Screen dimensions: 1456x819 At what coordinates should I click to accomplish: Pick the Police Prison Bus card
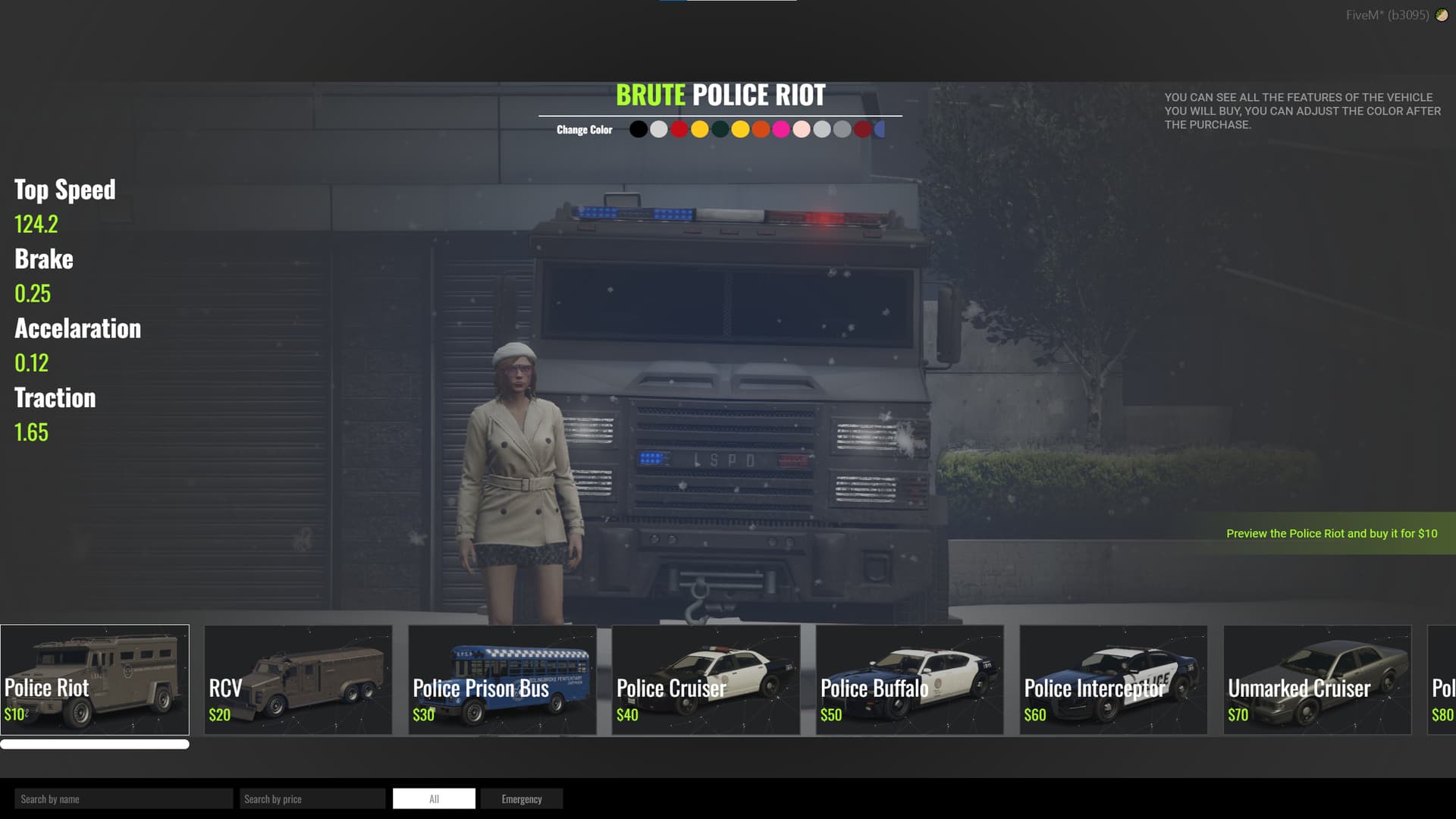pyautogui.click(x=502, y=679)
